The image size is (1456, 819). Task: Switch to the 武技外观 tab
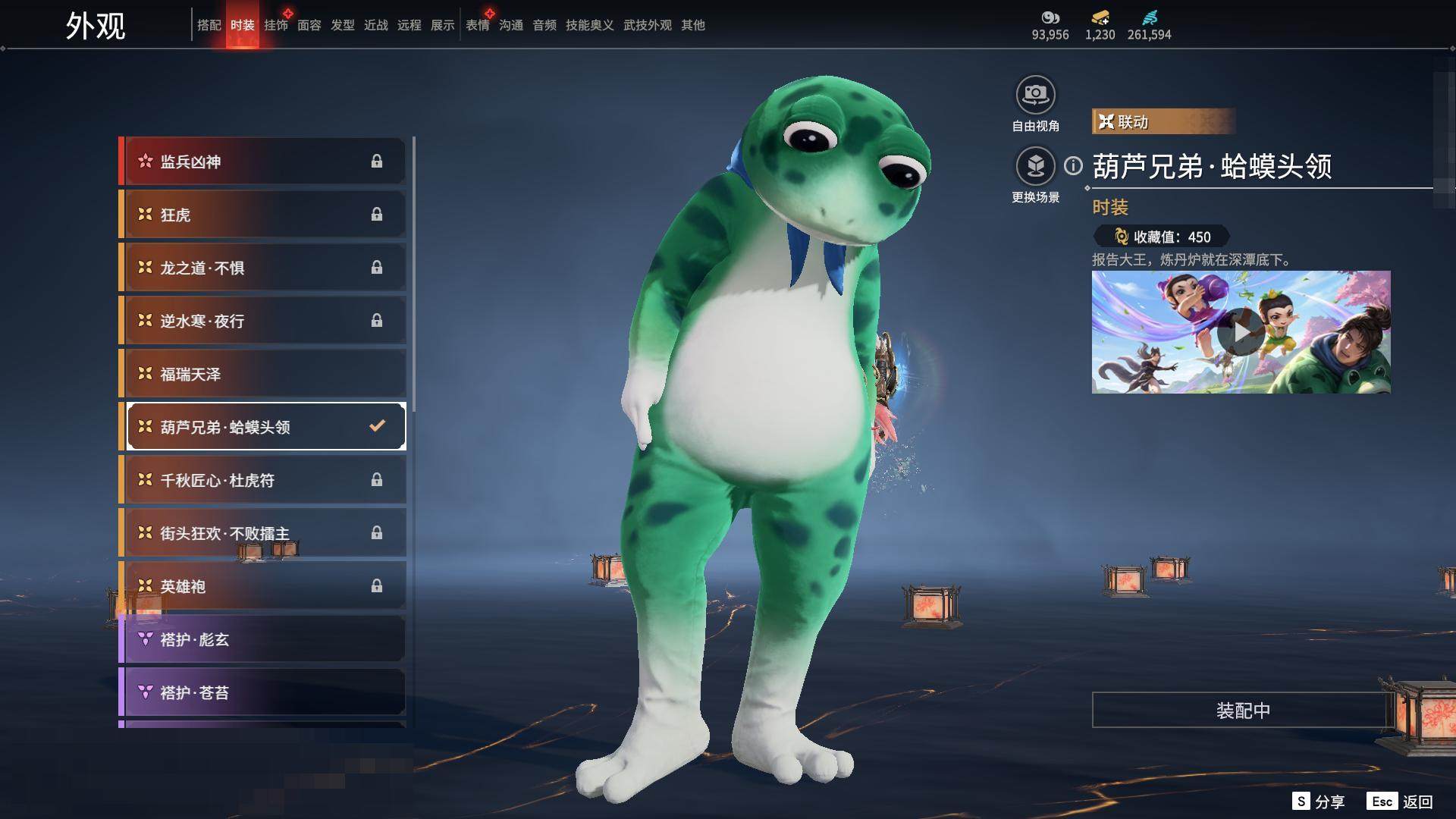pyautogui.click(x=647, y=25)
